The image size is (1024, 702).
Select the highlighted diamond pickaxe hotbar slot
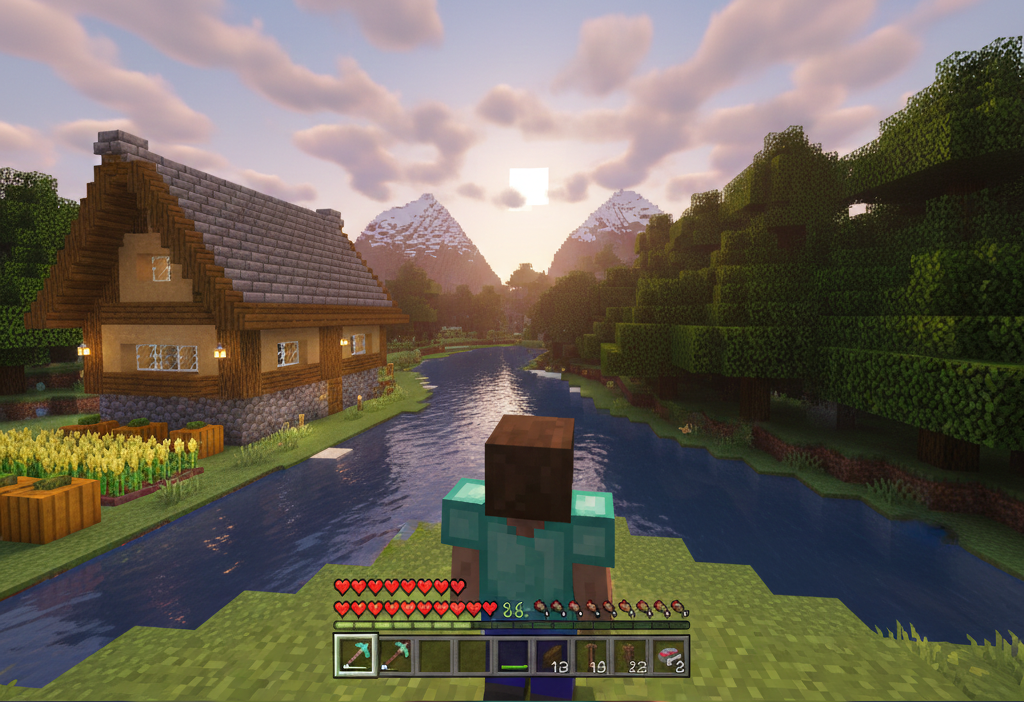[x=356, y=655]
